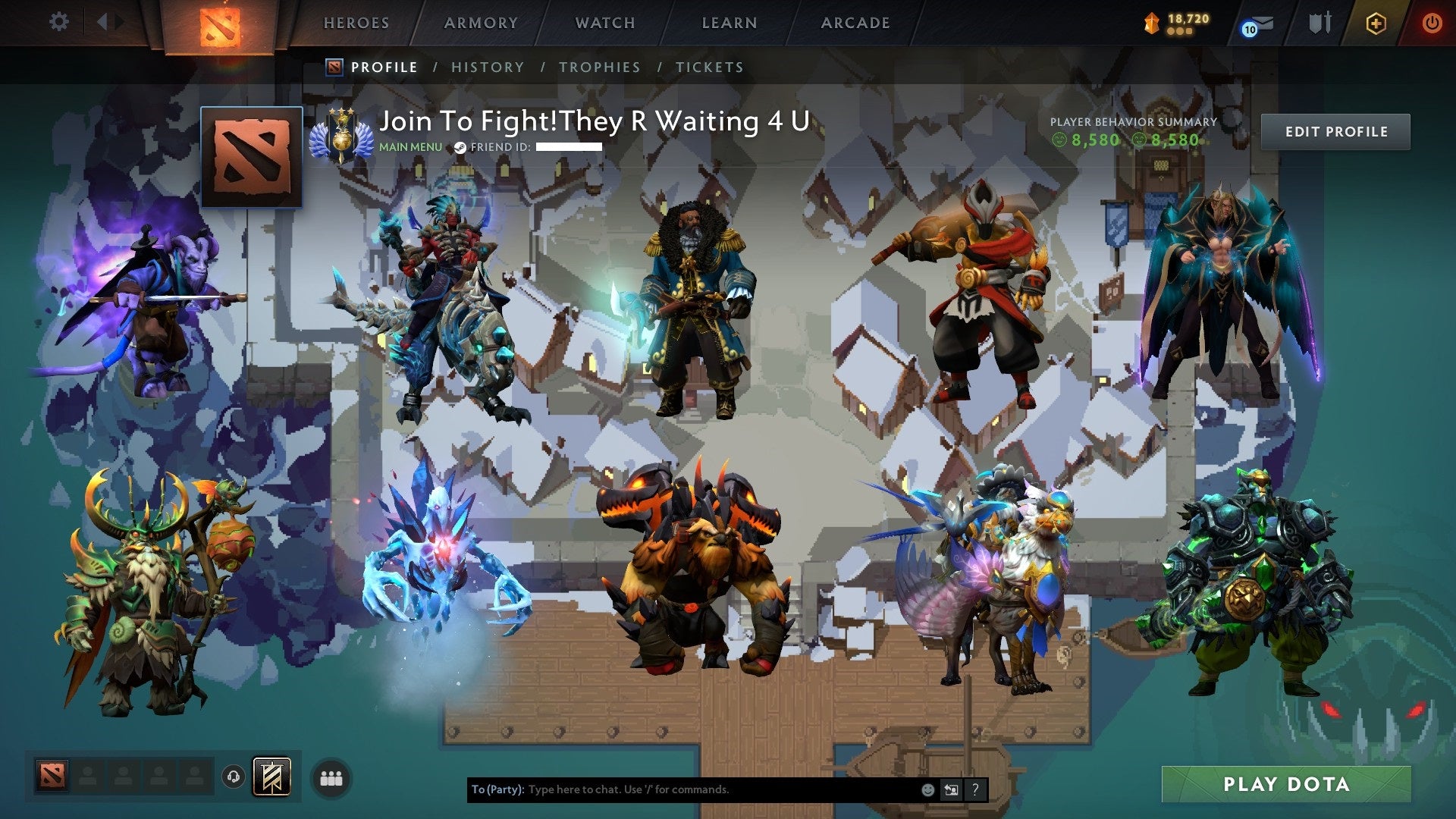Click the Dota logo avatar in party slot
The image size is (1456, 819).
(52, 774)
